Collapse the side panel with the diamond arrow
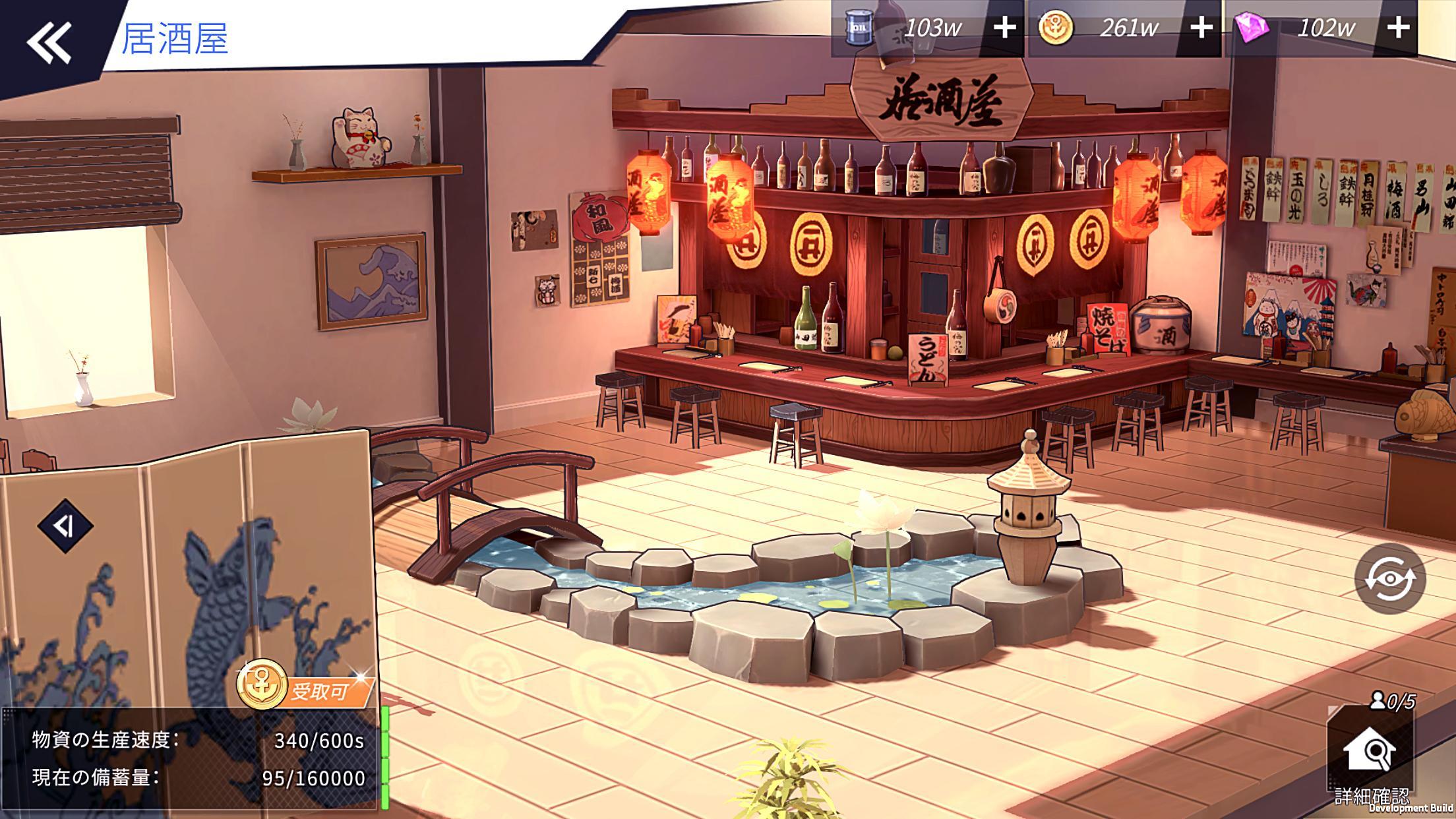This screenshot has height=819, width=1456. (x=65, y=526)
